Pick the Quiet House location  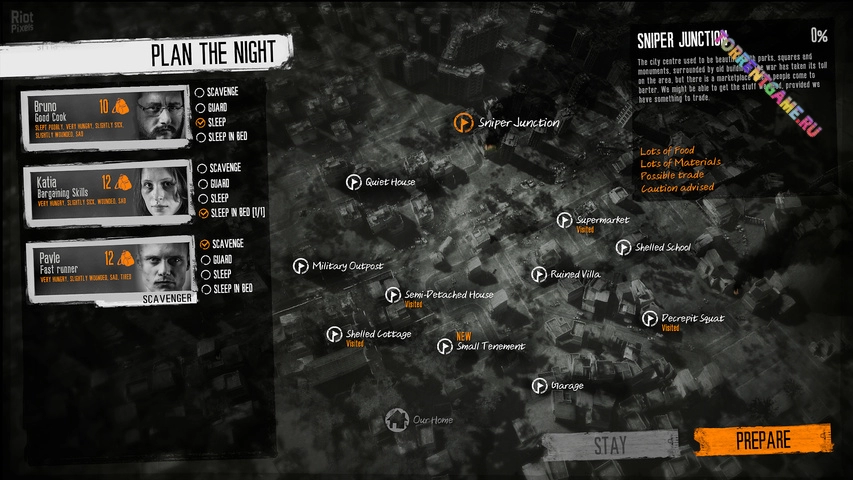click(353, 182)
